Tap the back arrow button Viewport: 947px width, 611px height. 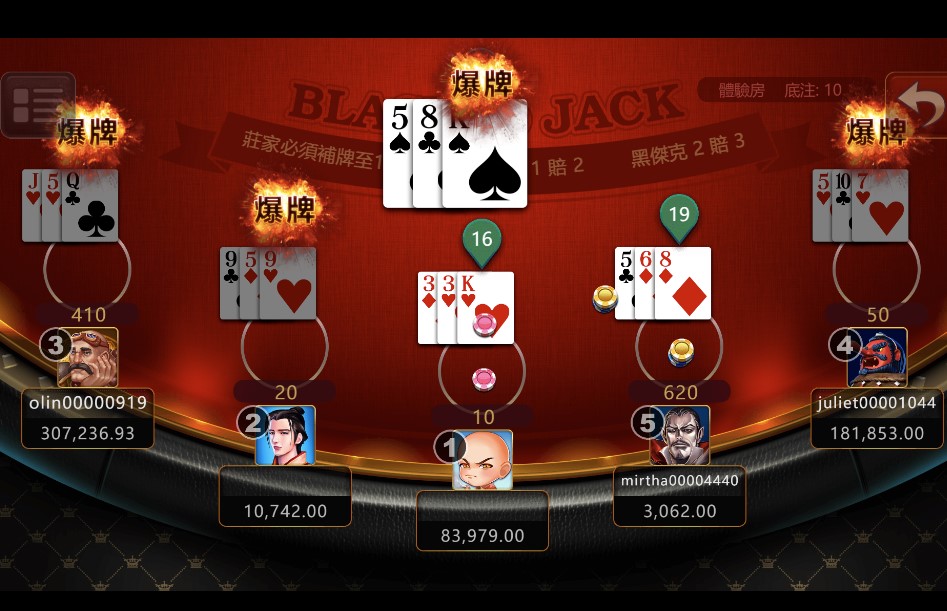point(916,104)
